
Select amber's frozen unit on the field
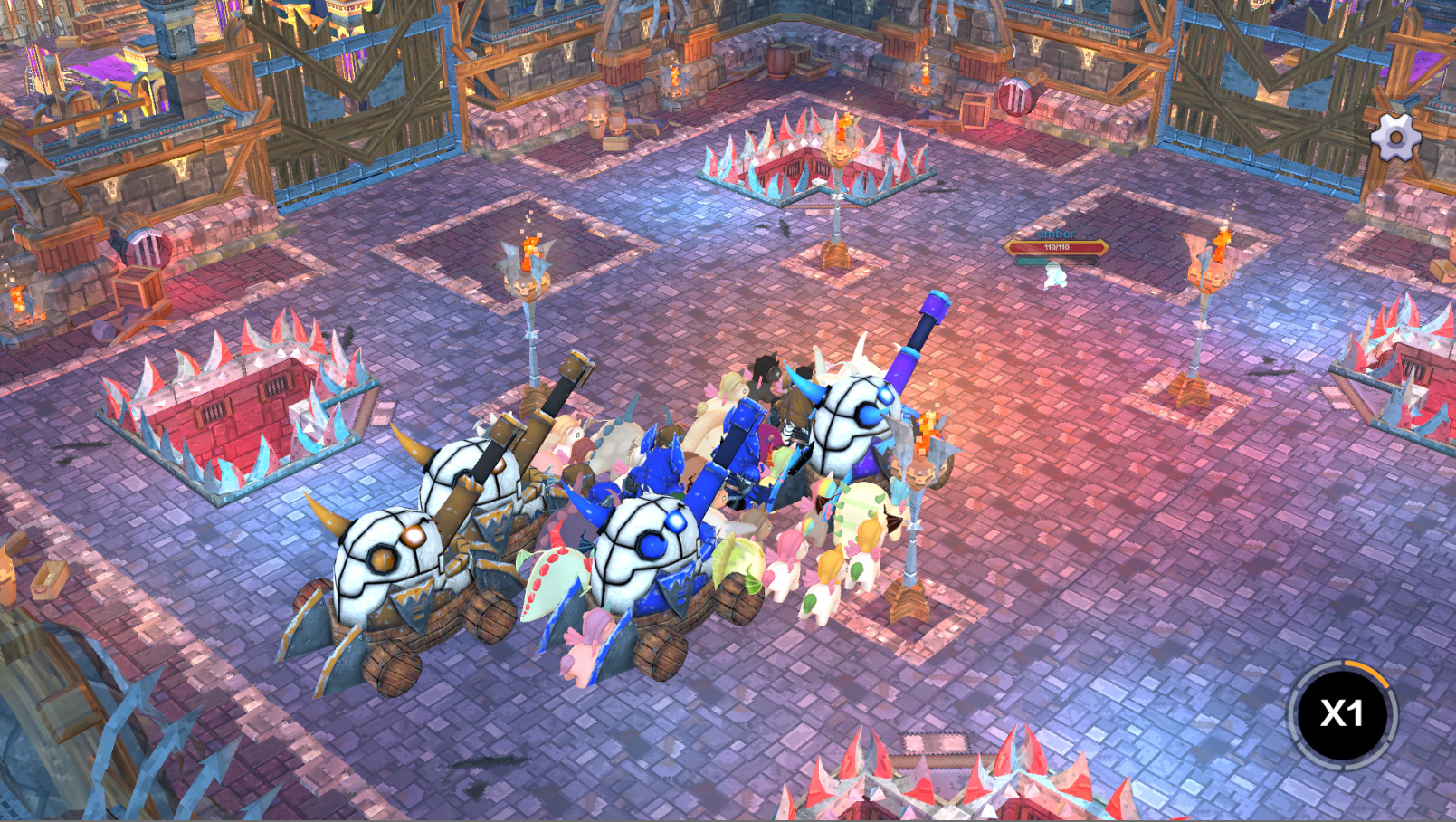1054,276
